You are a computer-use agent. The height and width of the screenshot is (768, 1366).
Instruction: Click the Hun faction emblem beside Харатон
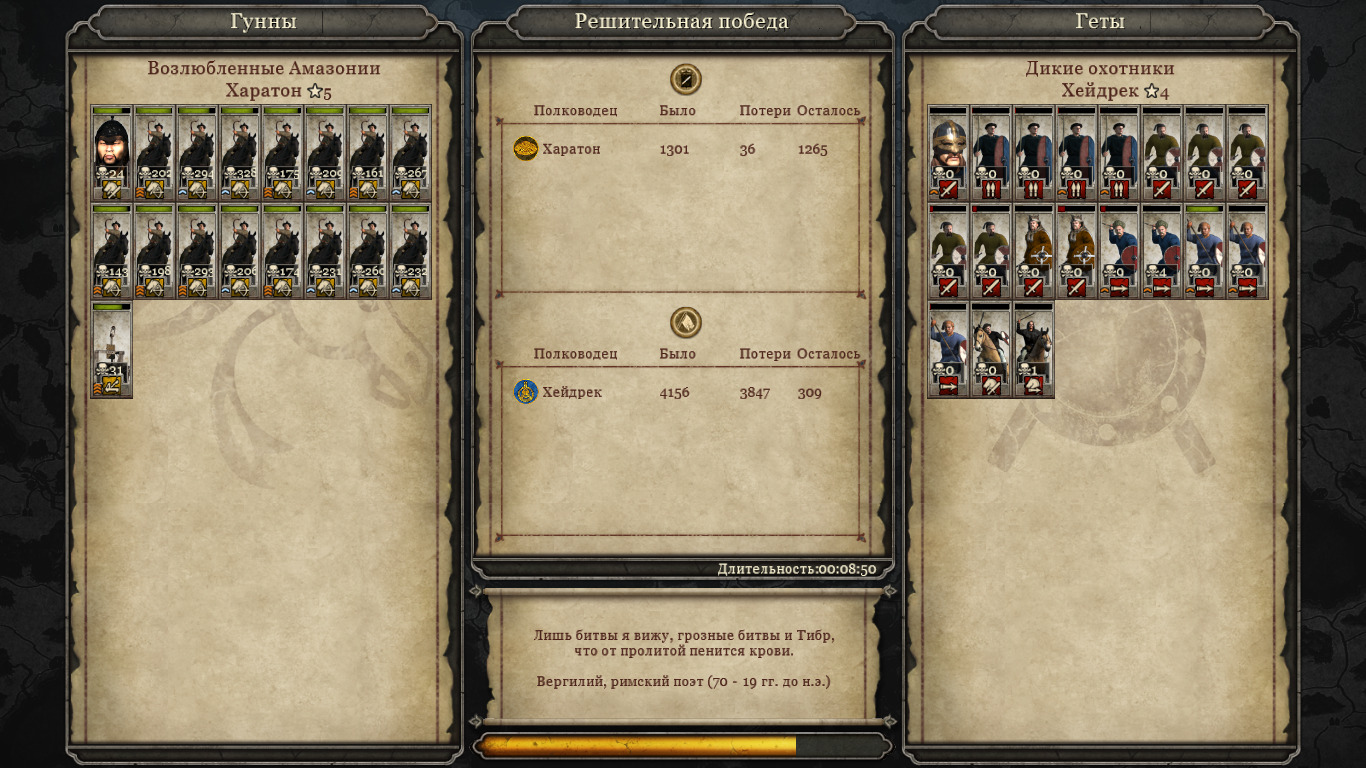[525, 149]
